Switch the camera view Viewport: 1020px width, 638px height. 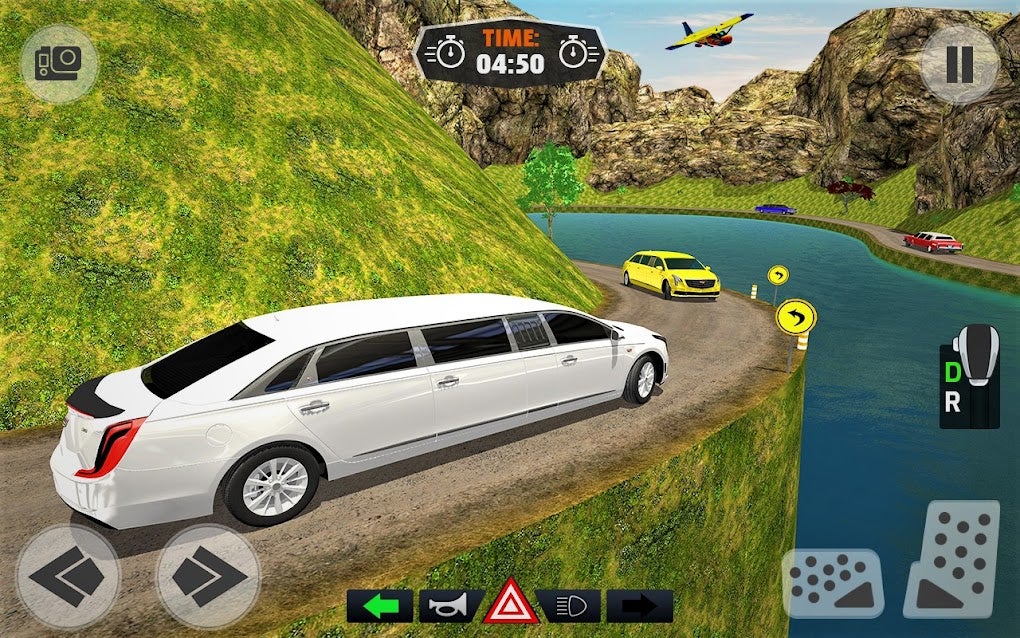pos(59,64)
